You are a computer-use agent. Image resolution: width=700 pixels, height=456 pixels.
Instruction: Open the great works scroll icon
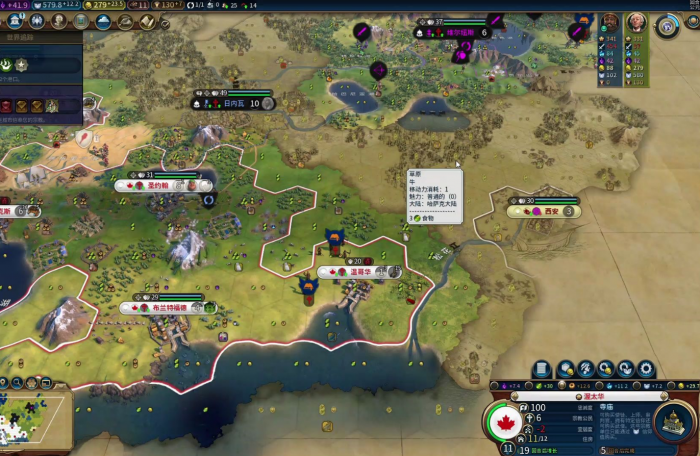[x=144, y=21]
